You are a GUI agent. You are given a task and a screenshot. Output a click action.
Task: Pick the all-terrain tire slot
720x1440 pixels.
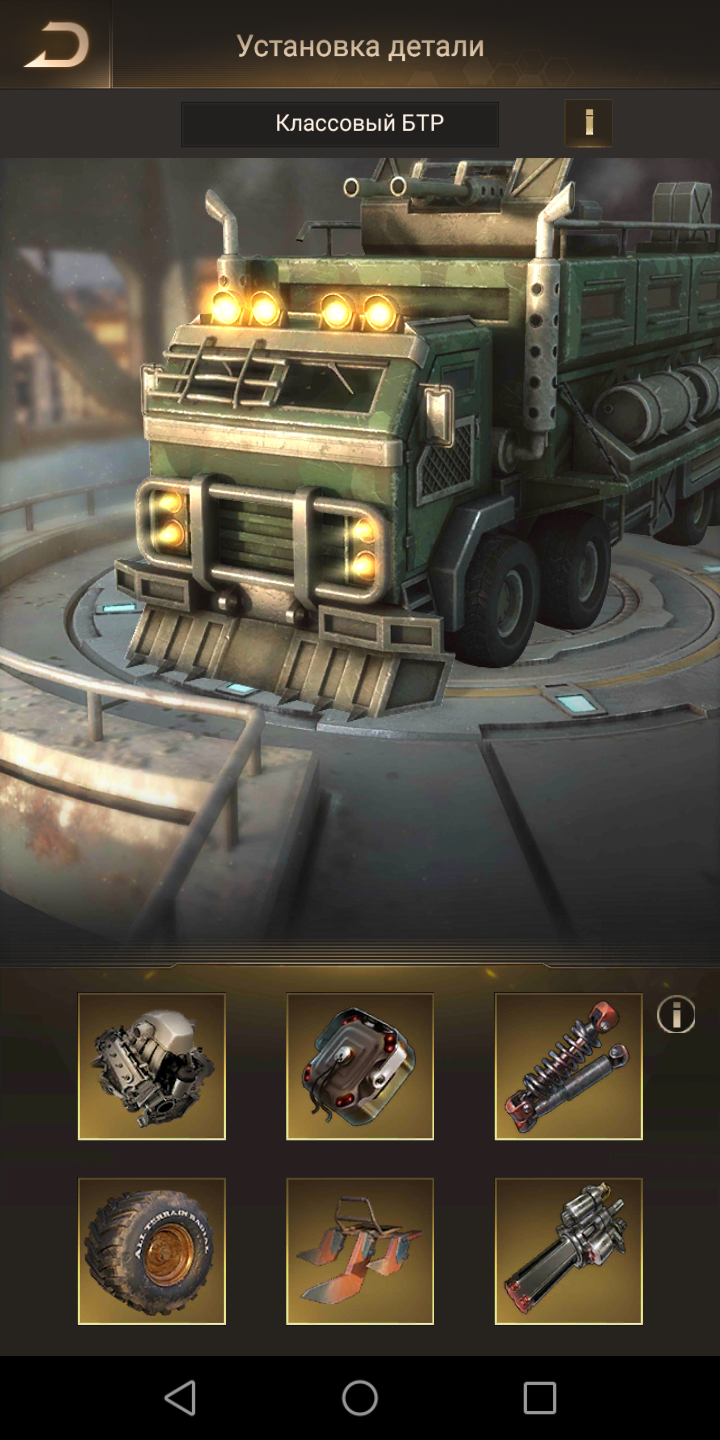152,1251
